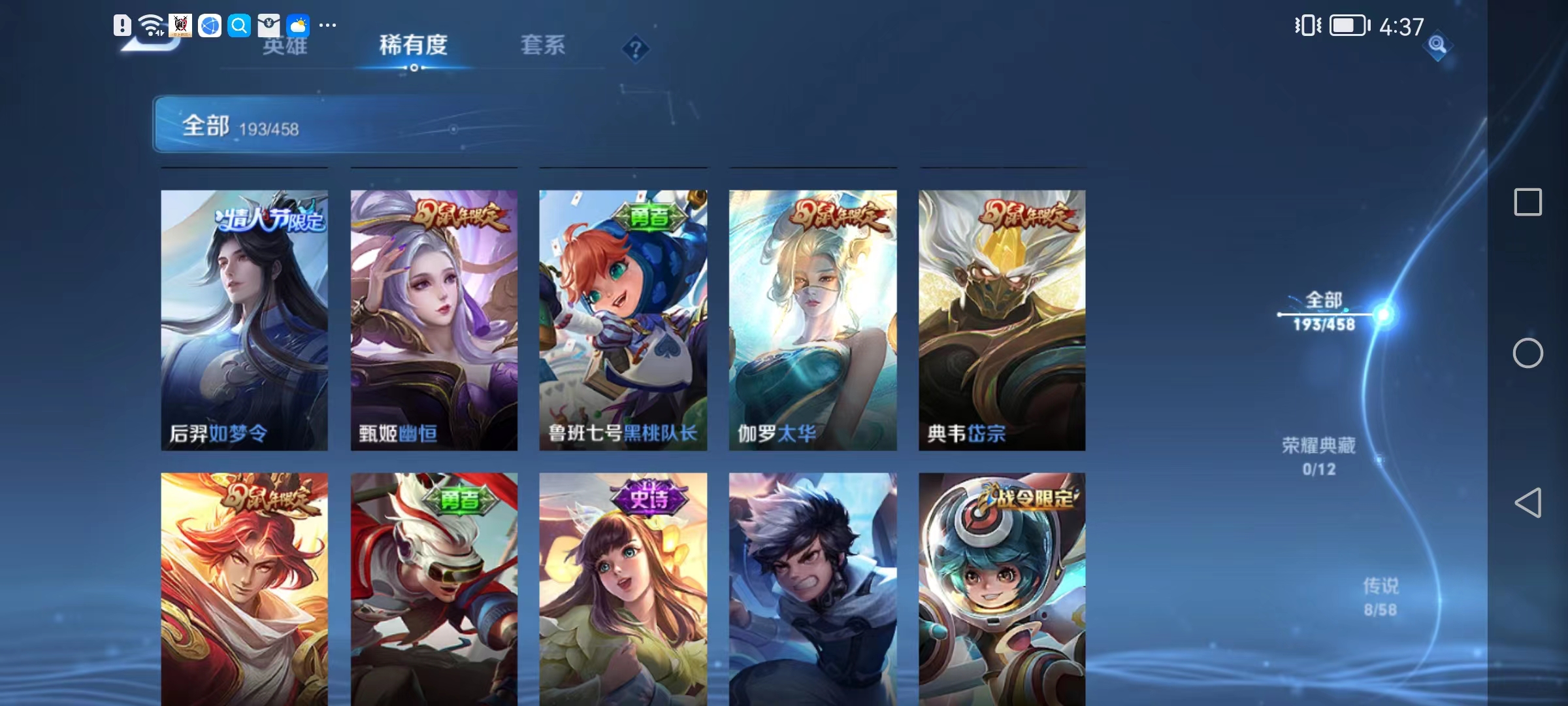Image resolution: width=1568 pixels, height=706 pixels.
Task: Open the 套系 tab
Action: 543,46
